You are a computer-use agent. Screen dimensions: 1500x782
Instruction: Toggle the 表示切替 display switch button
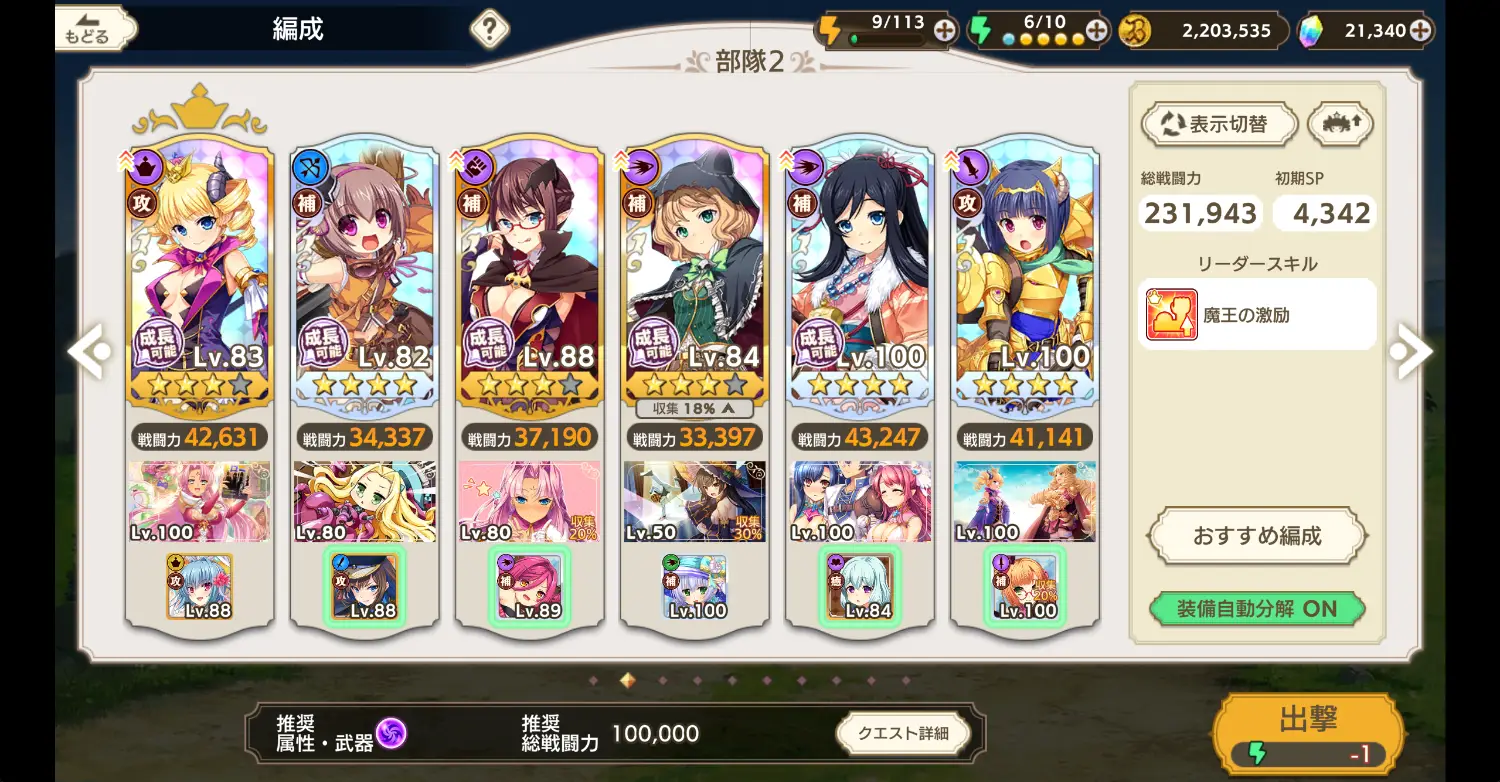[x=1219, y=125]
